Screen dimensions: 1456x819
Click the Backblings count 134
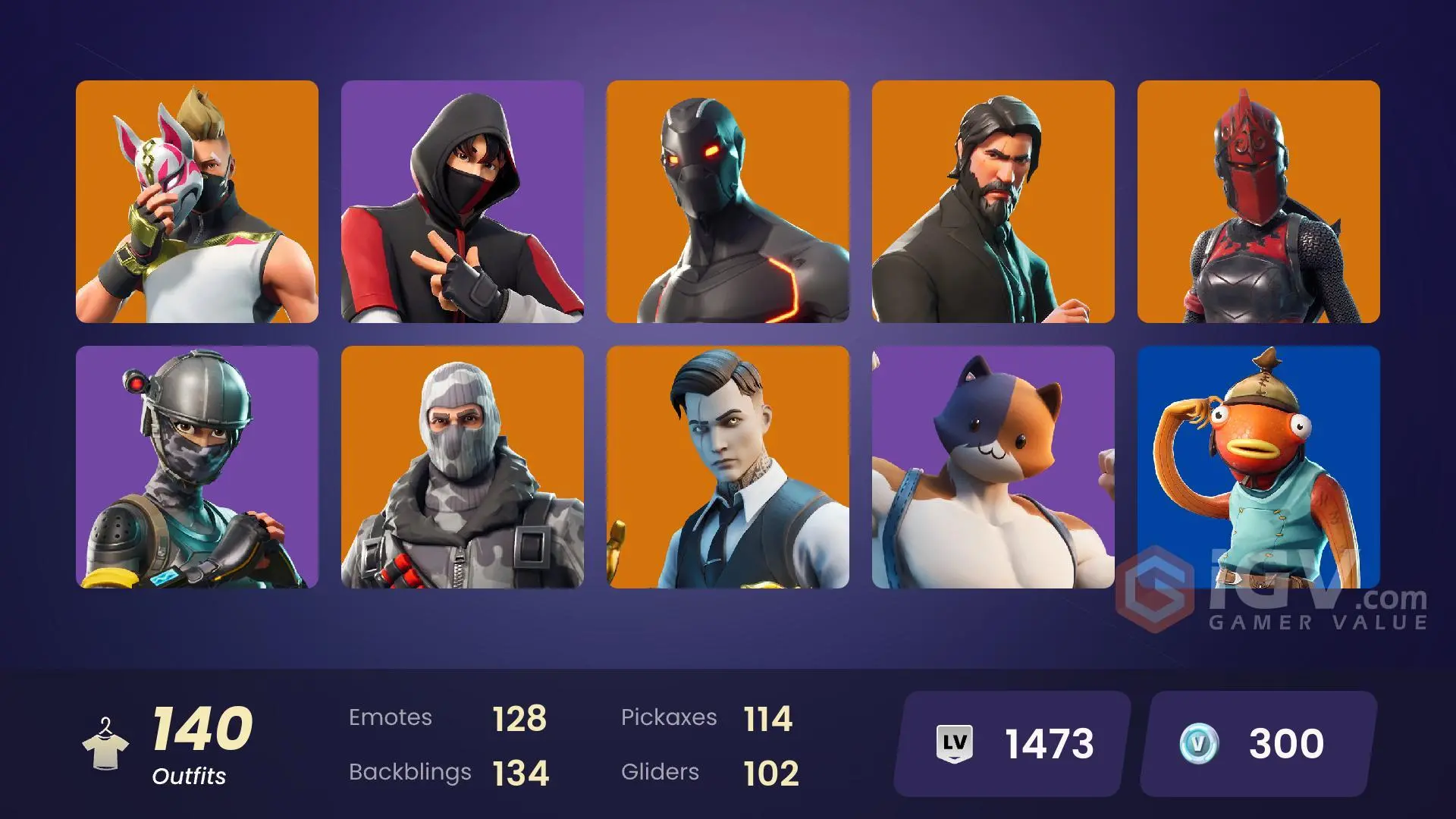(519, 772)
